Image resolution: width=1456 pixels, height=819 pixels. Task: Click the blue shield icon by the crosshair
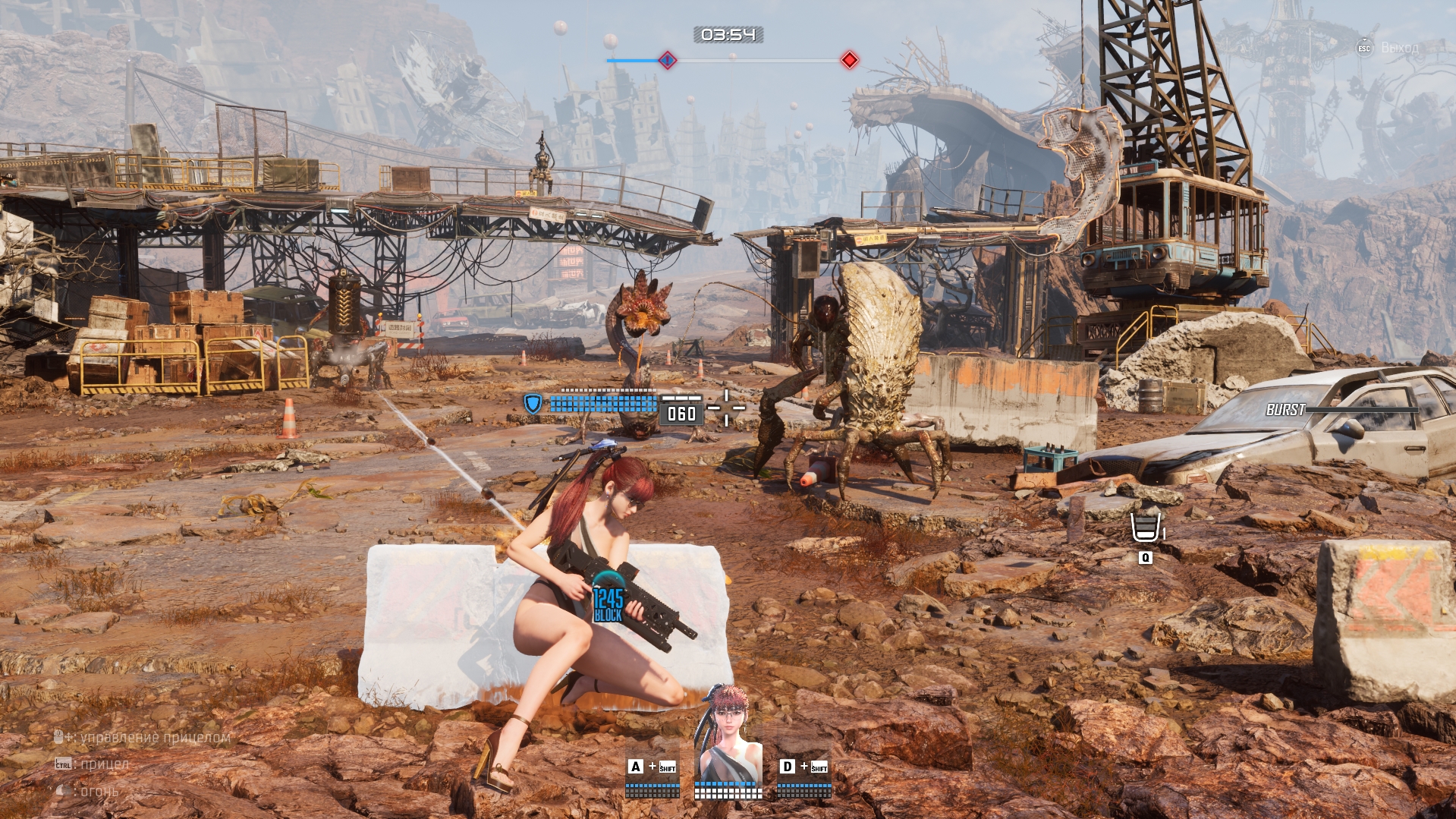click(533, 403)
